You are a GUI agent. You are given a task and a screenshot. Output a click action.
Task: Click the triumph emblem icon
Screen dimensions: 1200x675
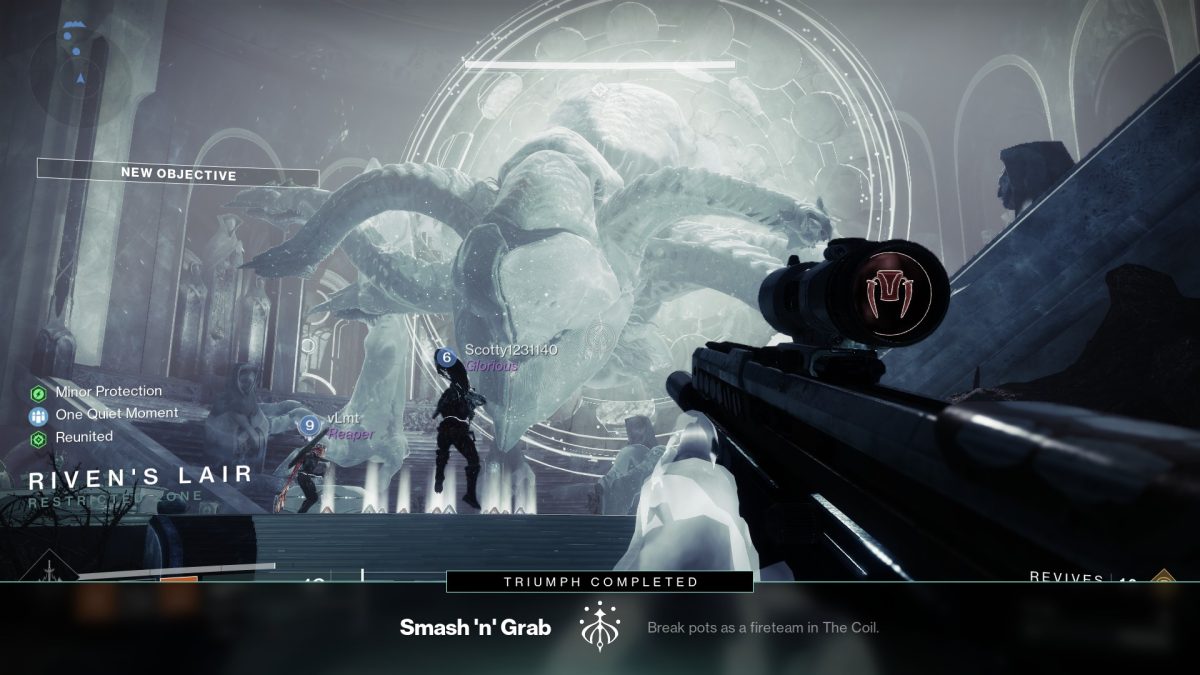[601, 627]
